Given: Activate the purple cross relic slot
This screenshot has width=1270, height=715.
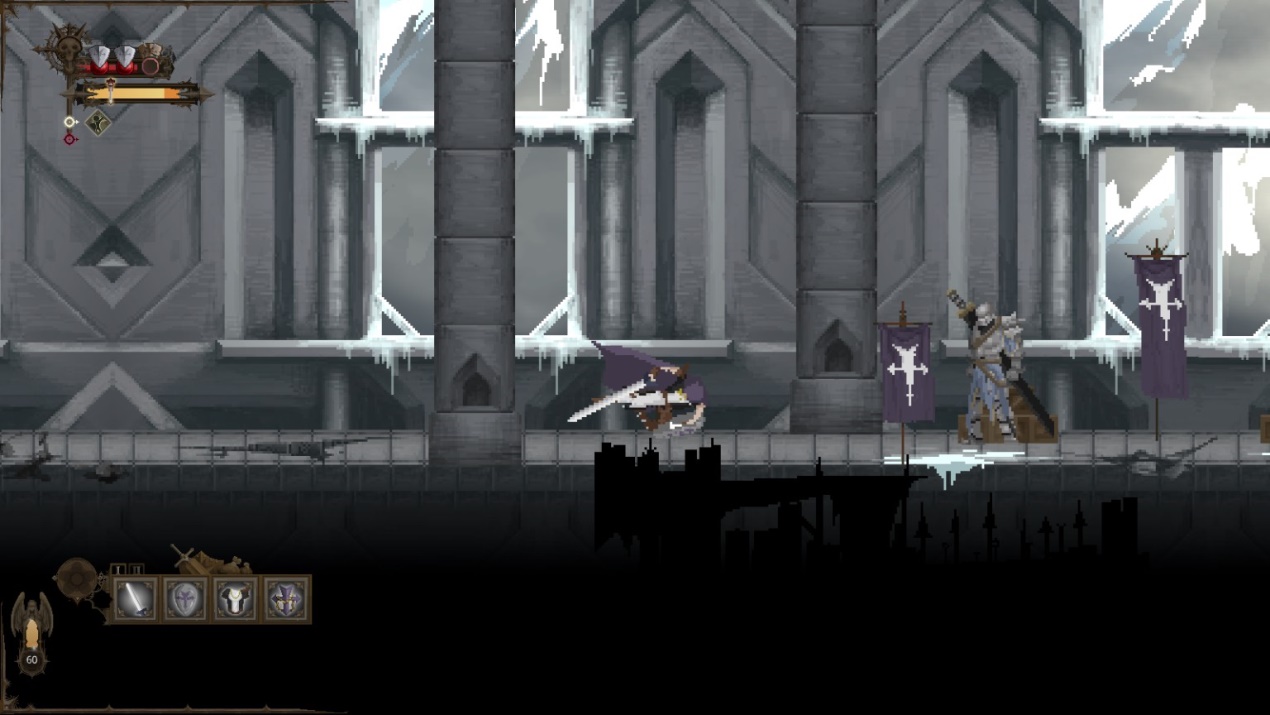Looking at the screenshot, I should pyautogui.click(x=286, y=599).
